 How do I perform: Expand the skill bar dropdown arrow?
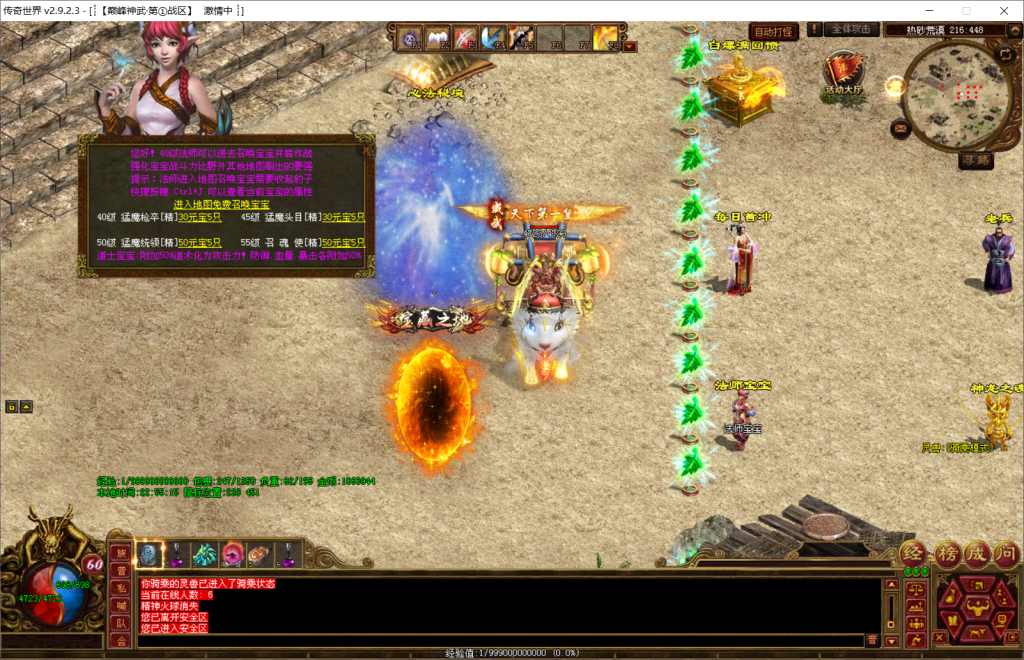(x=628, y=46)
